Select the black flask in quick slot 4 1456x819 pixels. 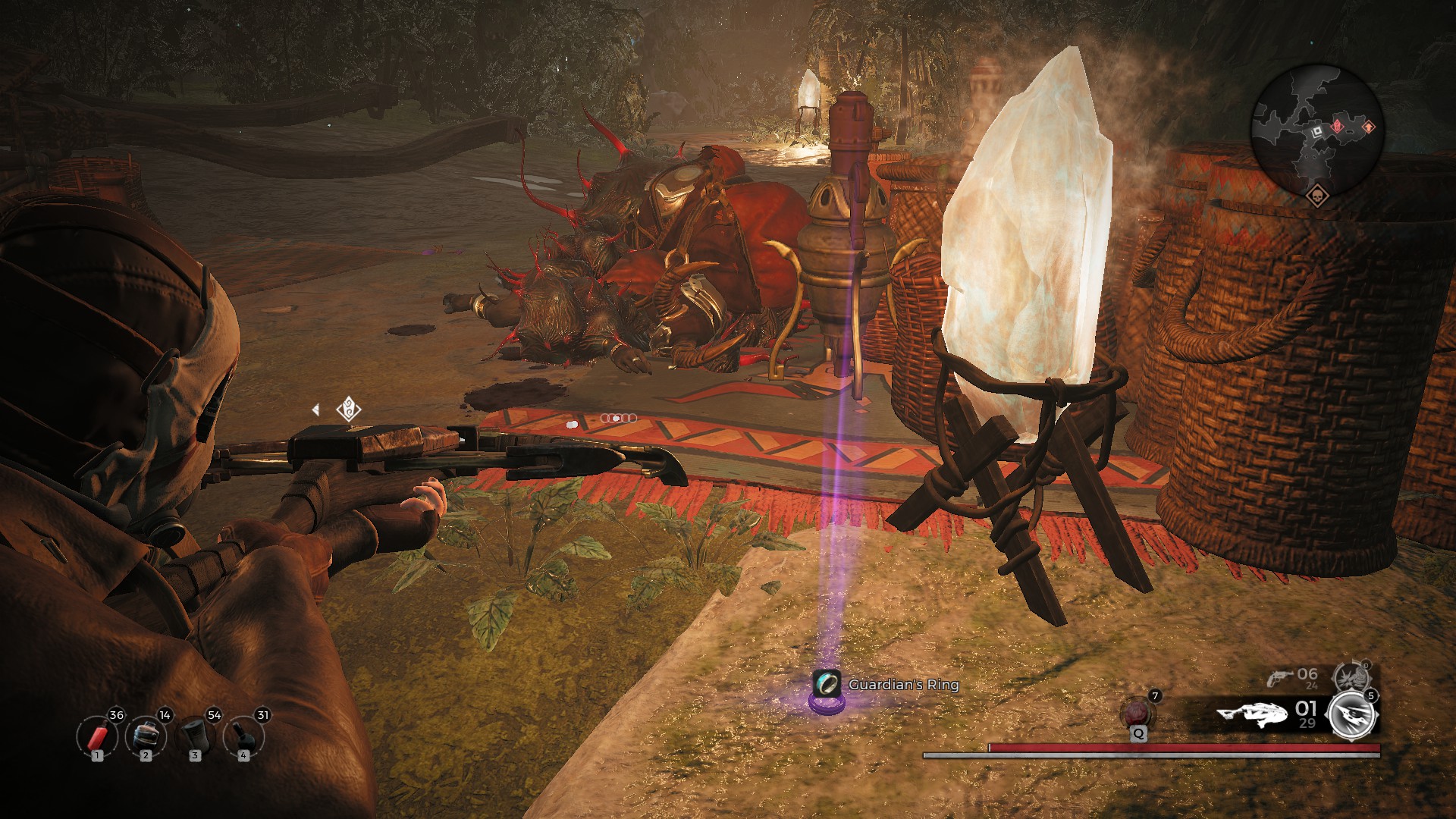(x=243, y=736)
